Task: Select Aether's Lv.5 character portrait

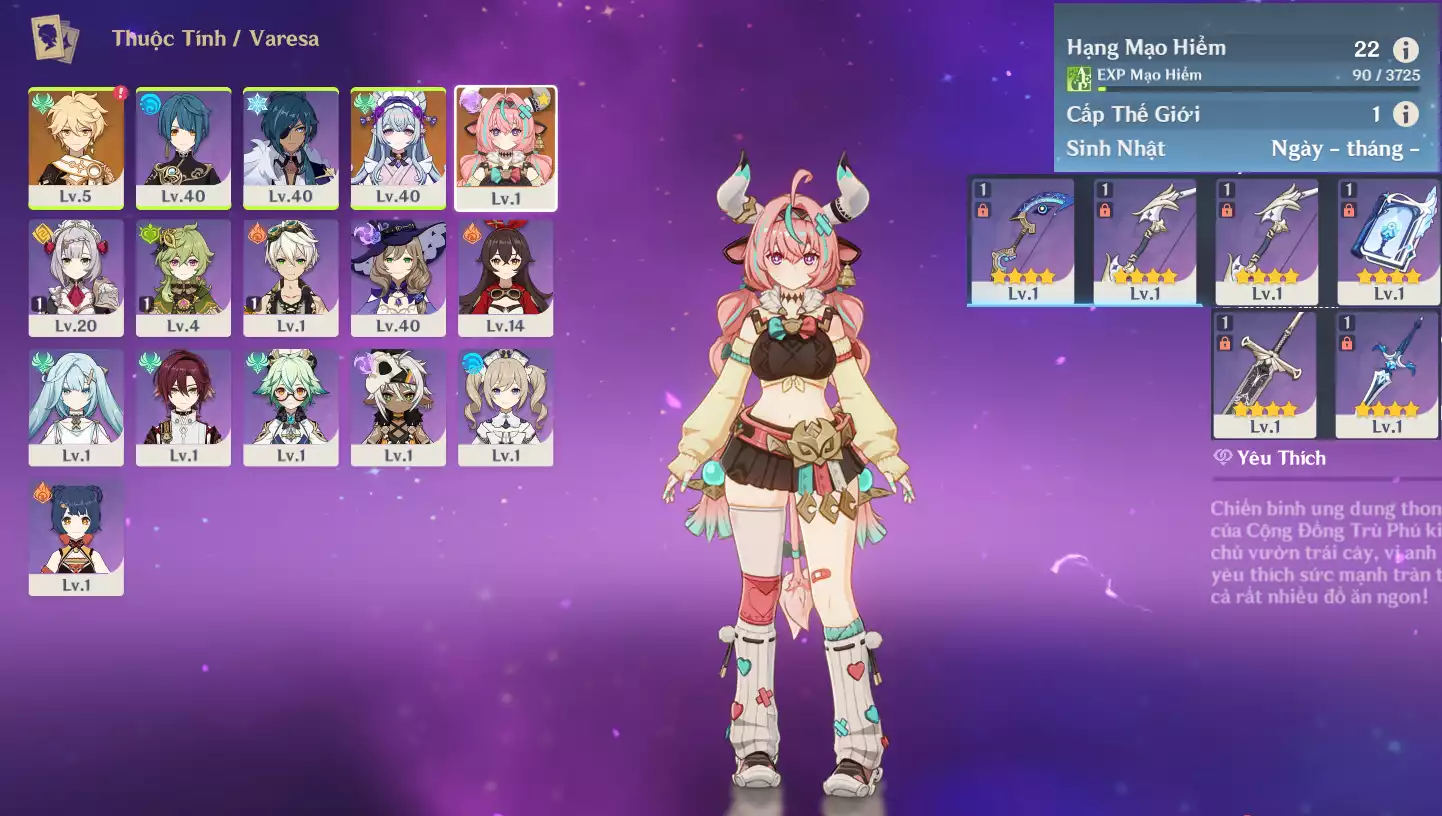Action: point(76,147)
